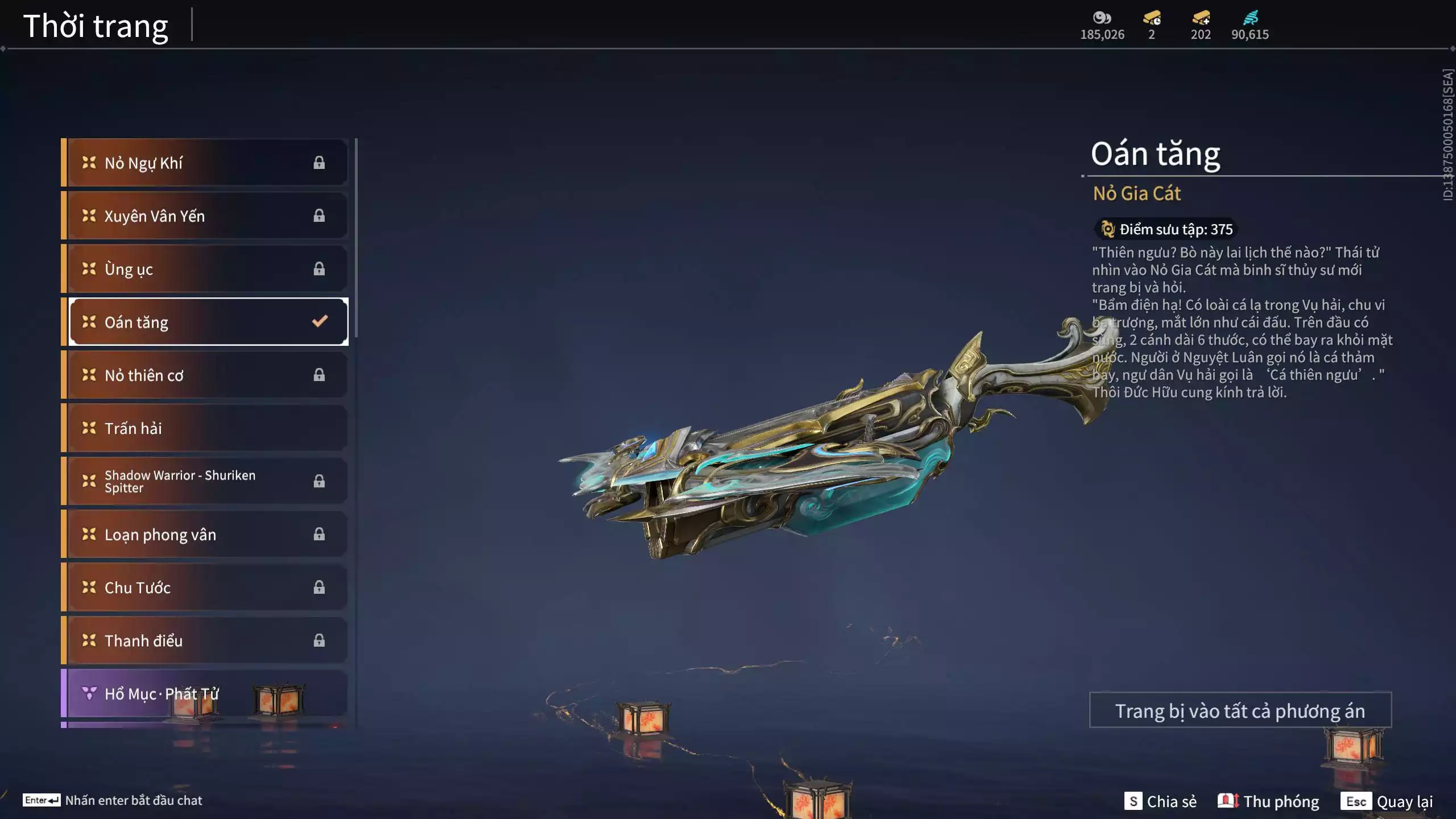Select the equipped Oán tăng skin

208,322
